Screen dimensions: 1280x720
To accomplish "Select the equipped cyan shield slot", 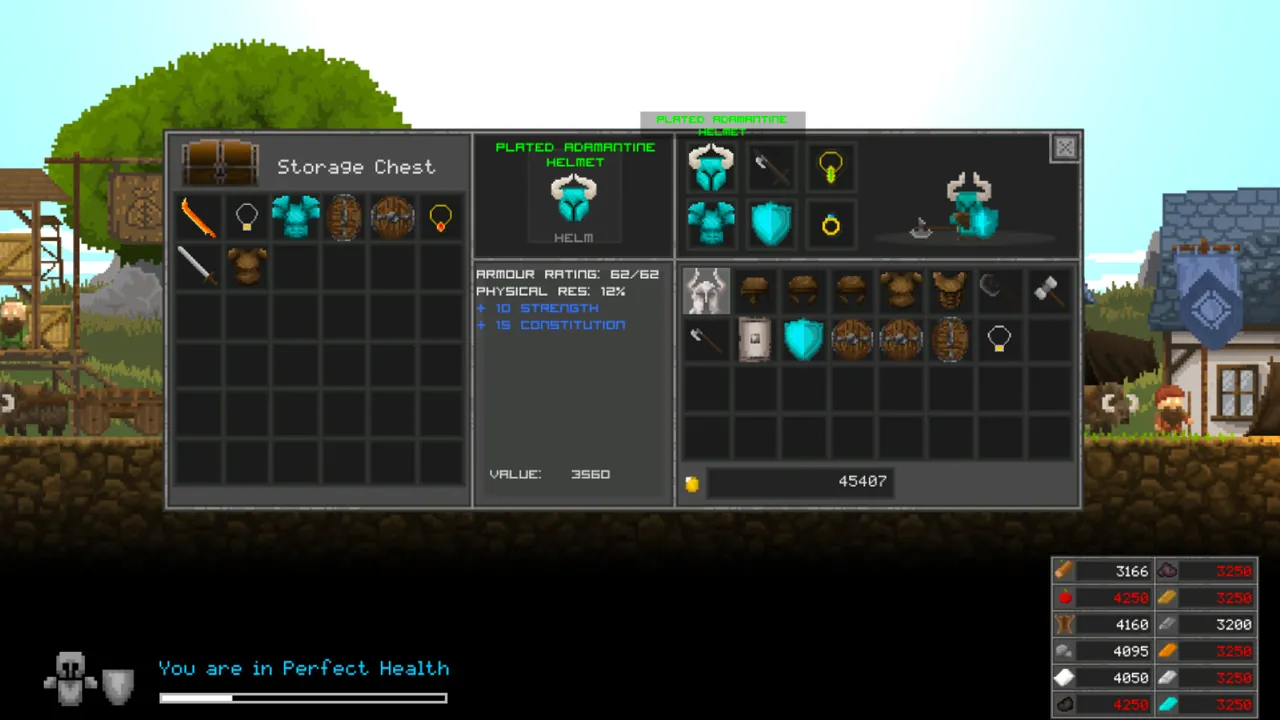I will tap(770, 222).
